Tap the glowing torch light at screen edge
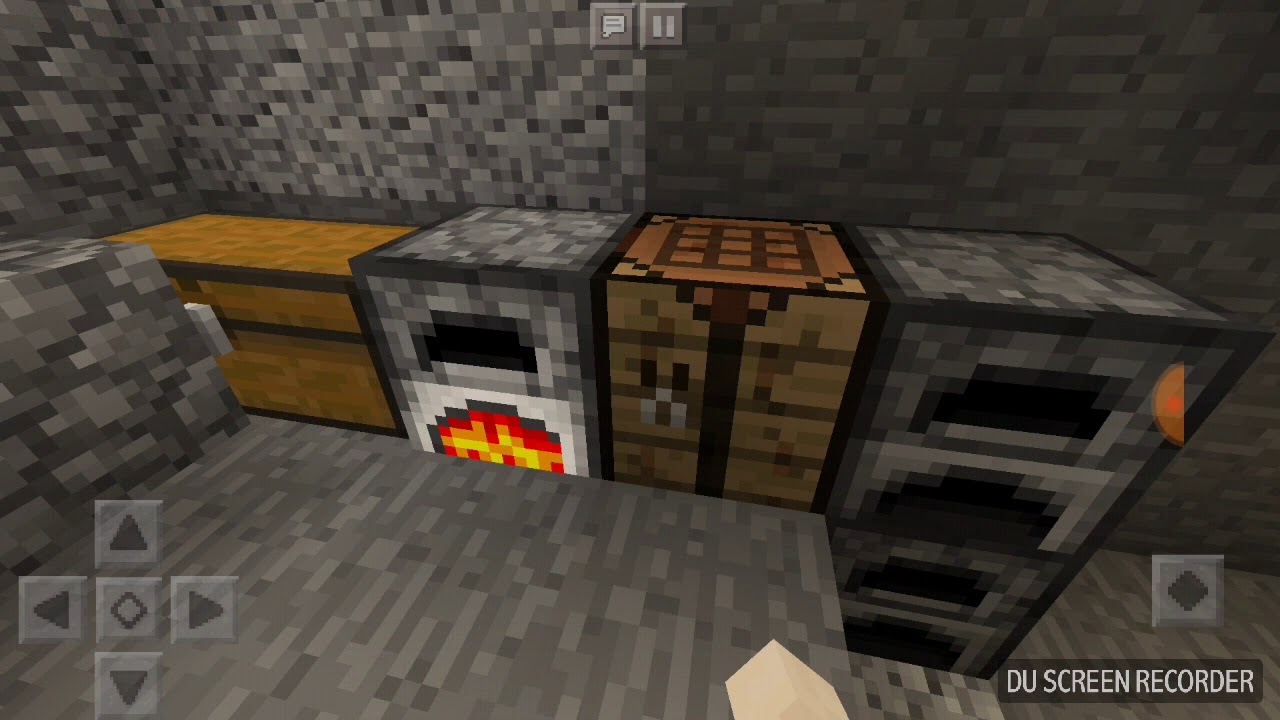Image resolution: width=1280 pixels, height=720 pixels. (1172, 405)
